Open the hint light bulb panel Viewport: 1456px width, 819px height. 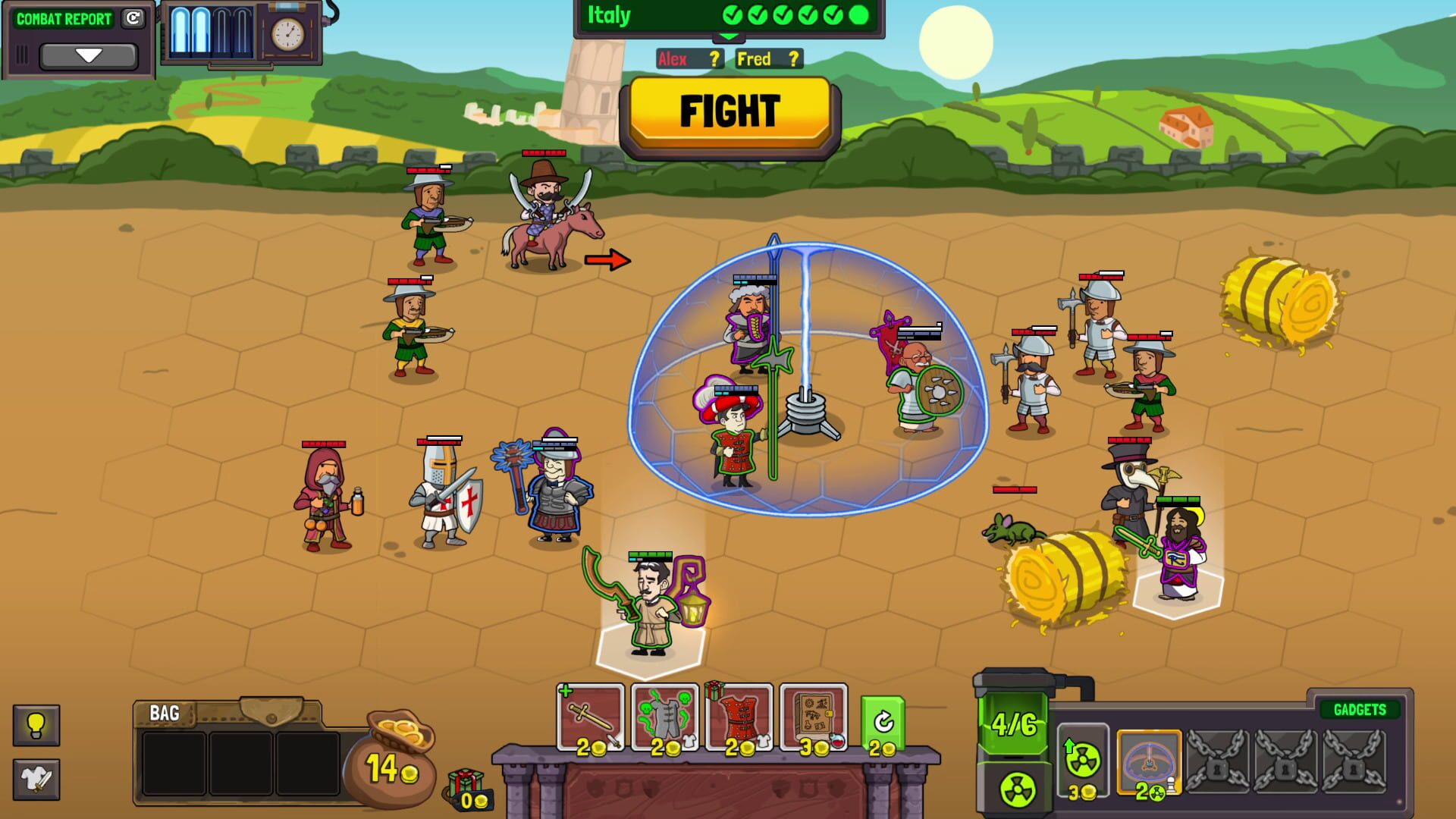[x=35, y=725]
